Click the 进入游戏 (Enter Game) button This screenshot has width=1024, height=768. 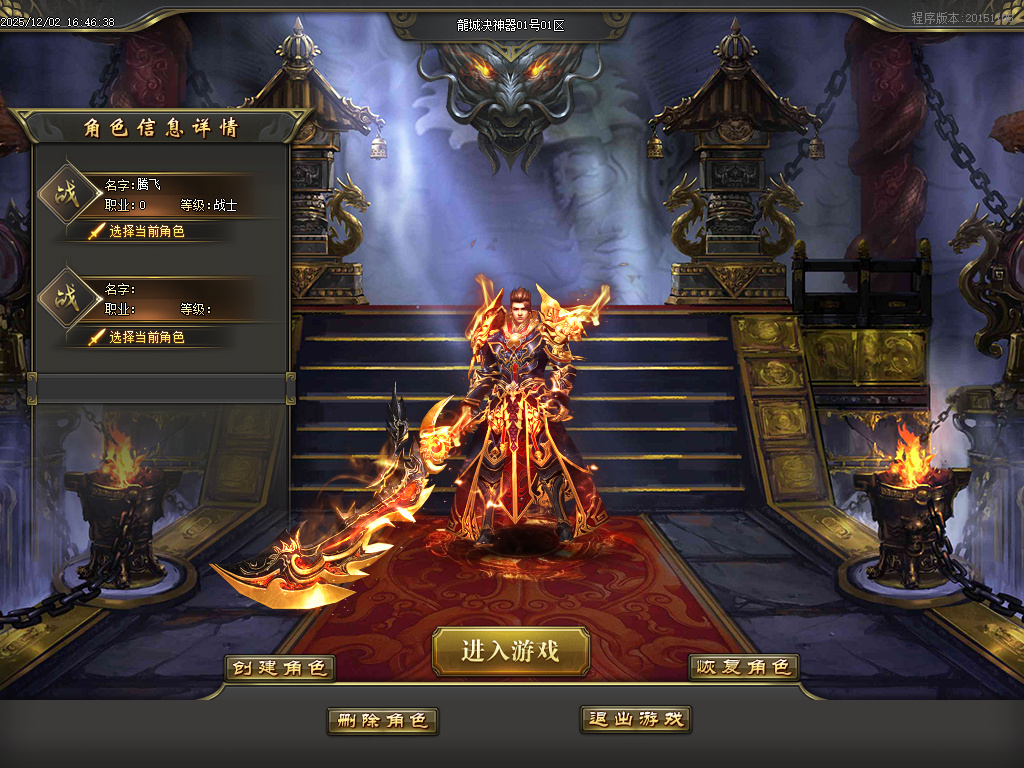click(511, 651)
